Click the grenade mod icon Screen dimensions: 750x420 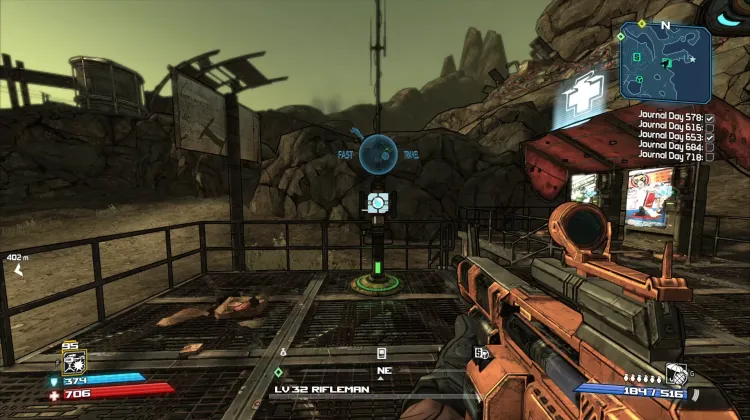tap(675, 374)
